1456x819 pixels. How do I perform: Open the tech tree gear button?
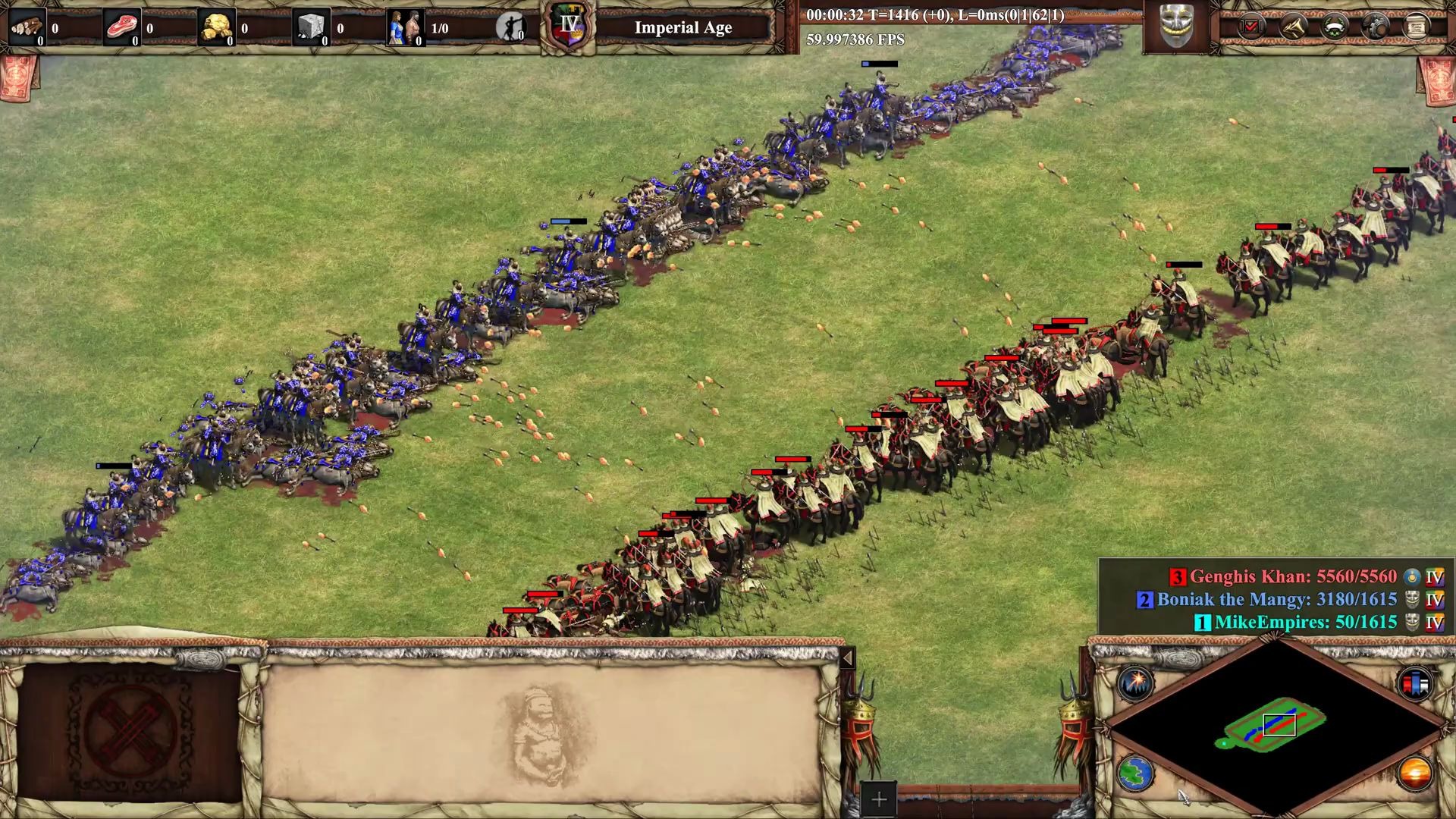pos(1375,27)
